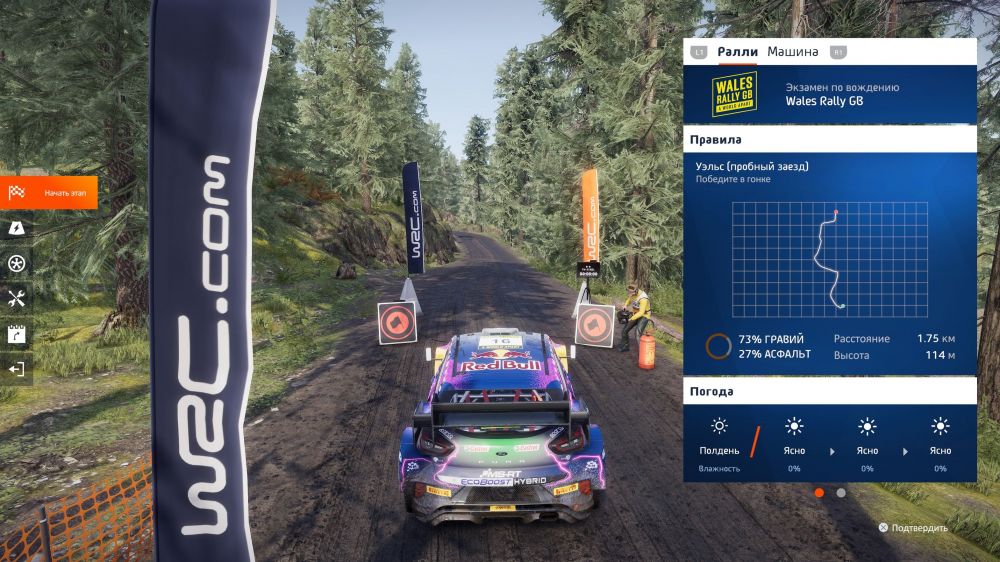Switch to the "Машина" tab

[x=792, y=52]
